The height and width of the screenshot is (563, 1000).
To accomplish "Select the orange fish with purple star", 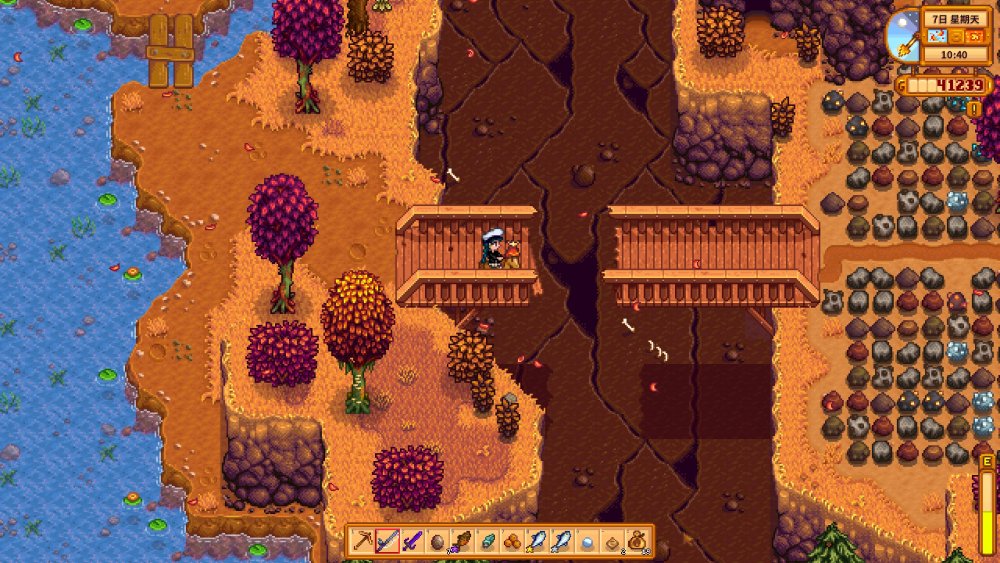I will tap(462, 541).
